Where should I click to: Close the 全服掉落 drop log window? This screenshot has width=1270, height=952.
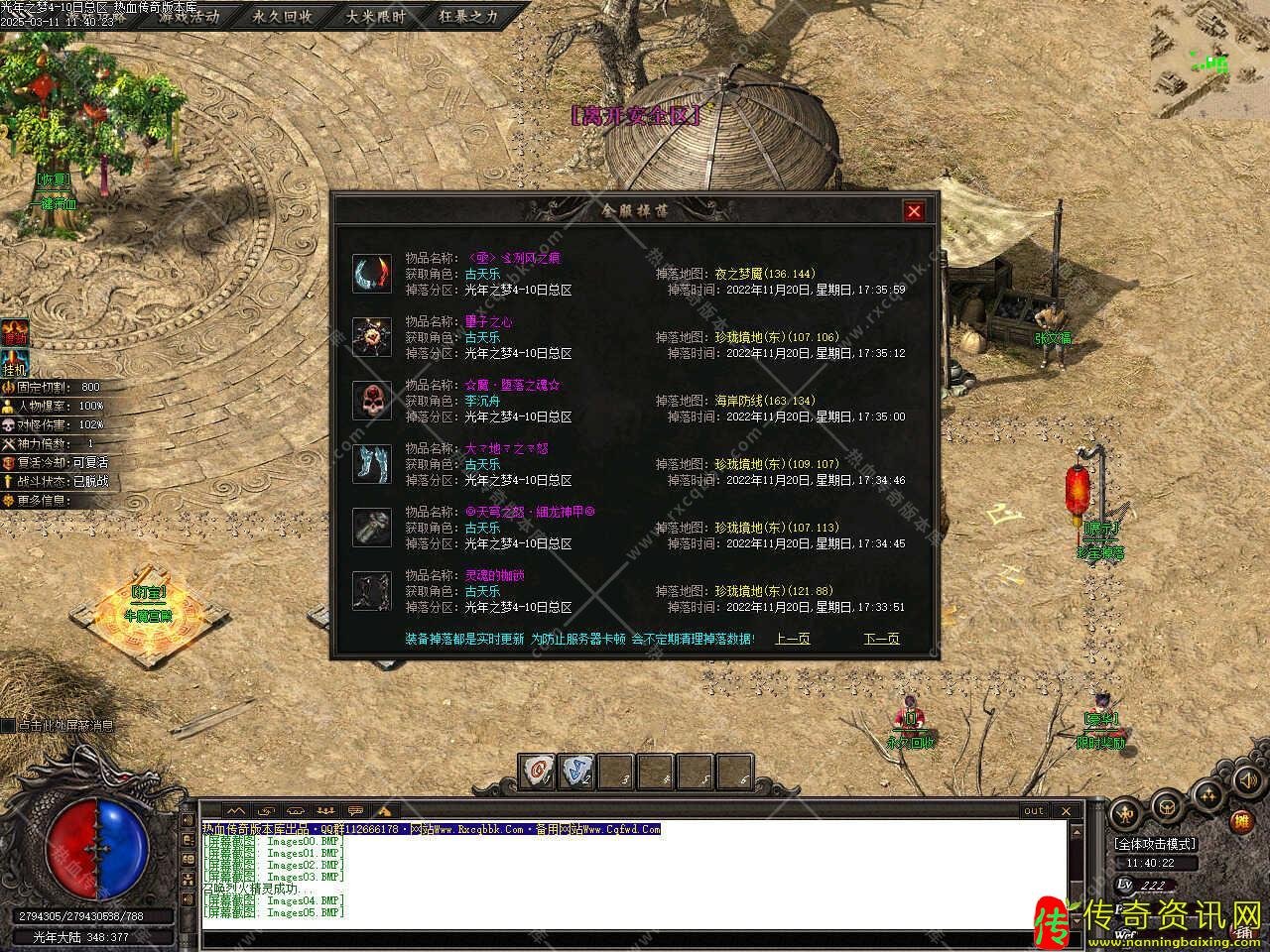click(914, 210)
